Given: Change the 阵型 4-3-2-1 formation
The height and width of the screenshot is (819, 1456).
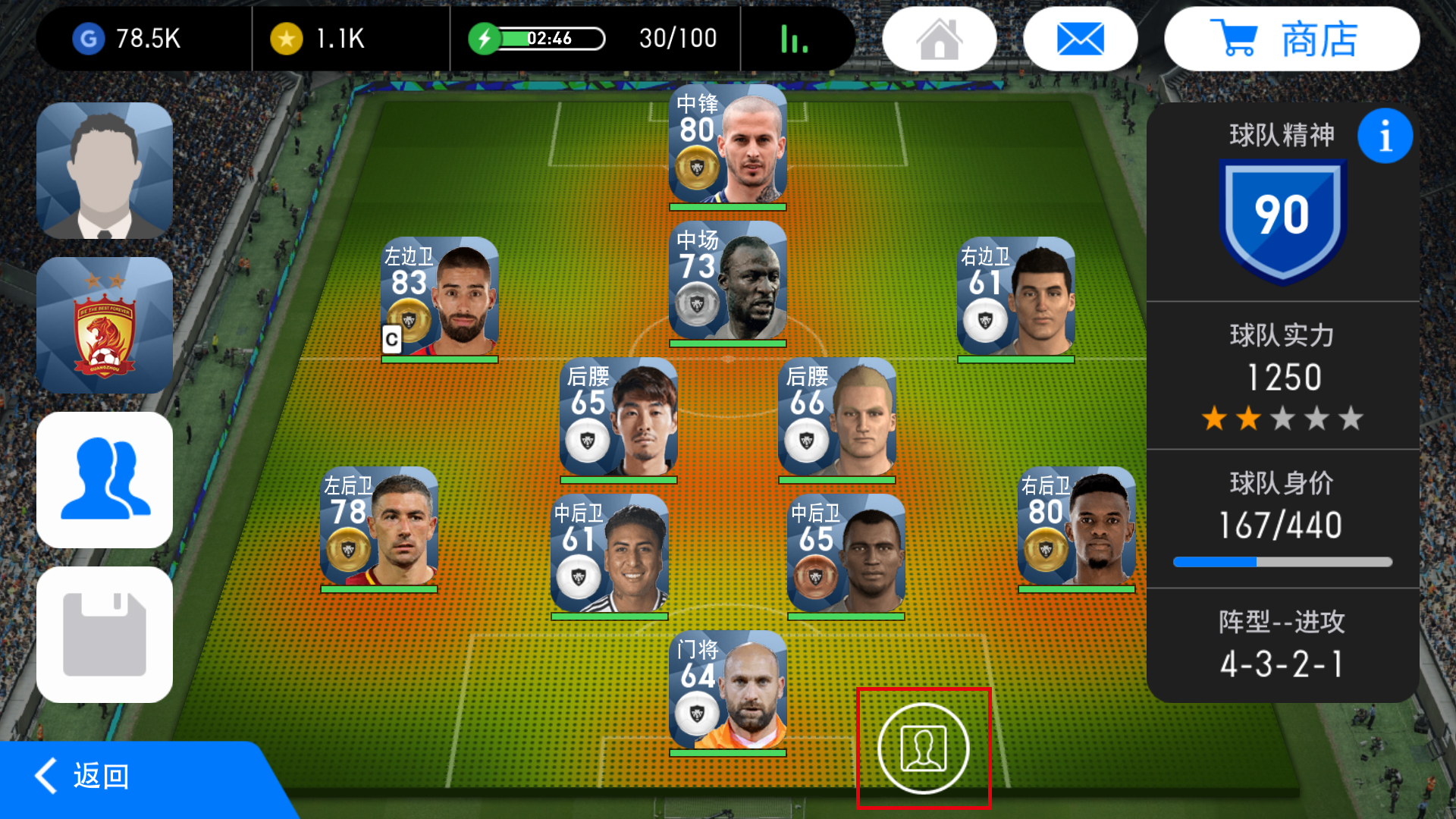Looking at the screenshot, I should [x=1282, y=646].
